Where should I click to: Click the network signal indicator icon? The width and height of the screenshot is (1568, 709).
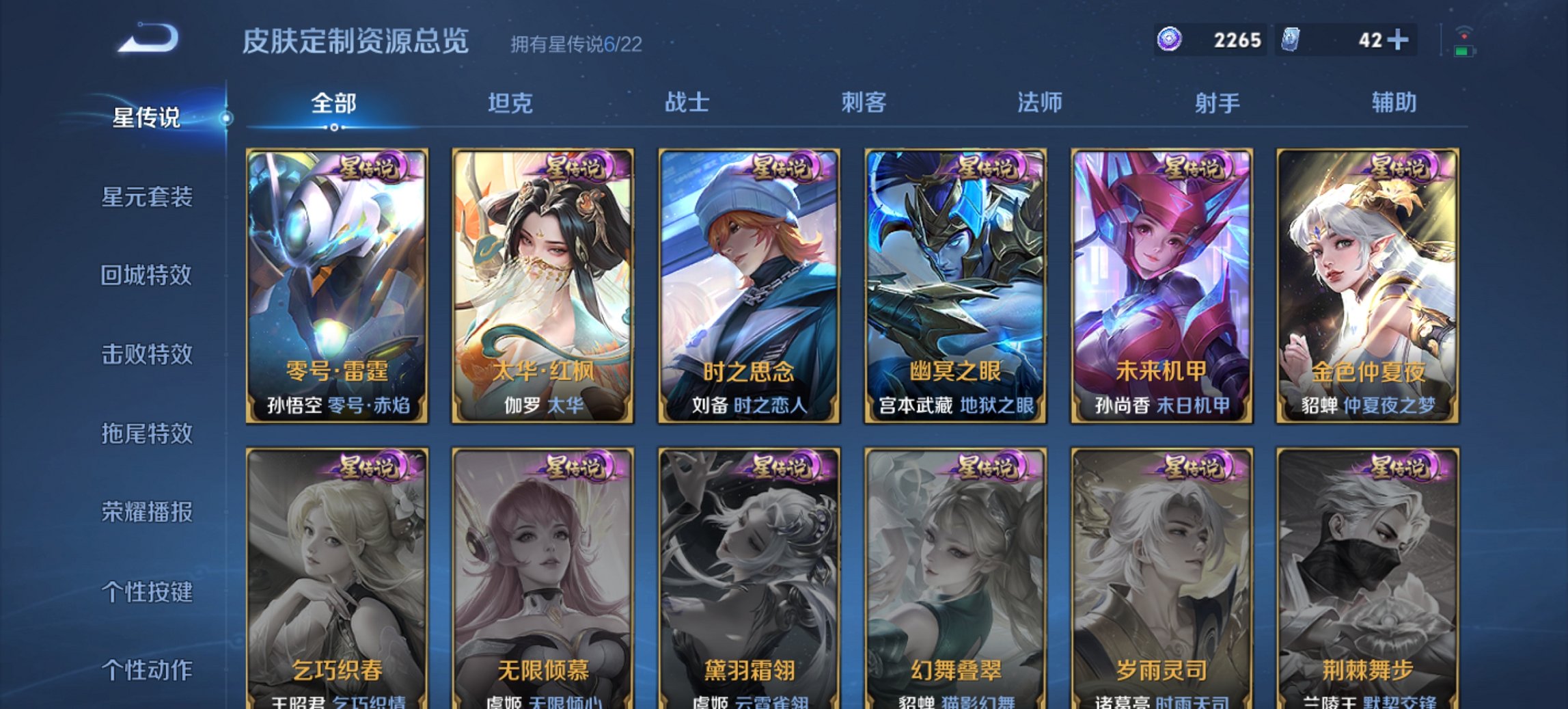click(x=1463, y=31)
